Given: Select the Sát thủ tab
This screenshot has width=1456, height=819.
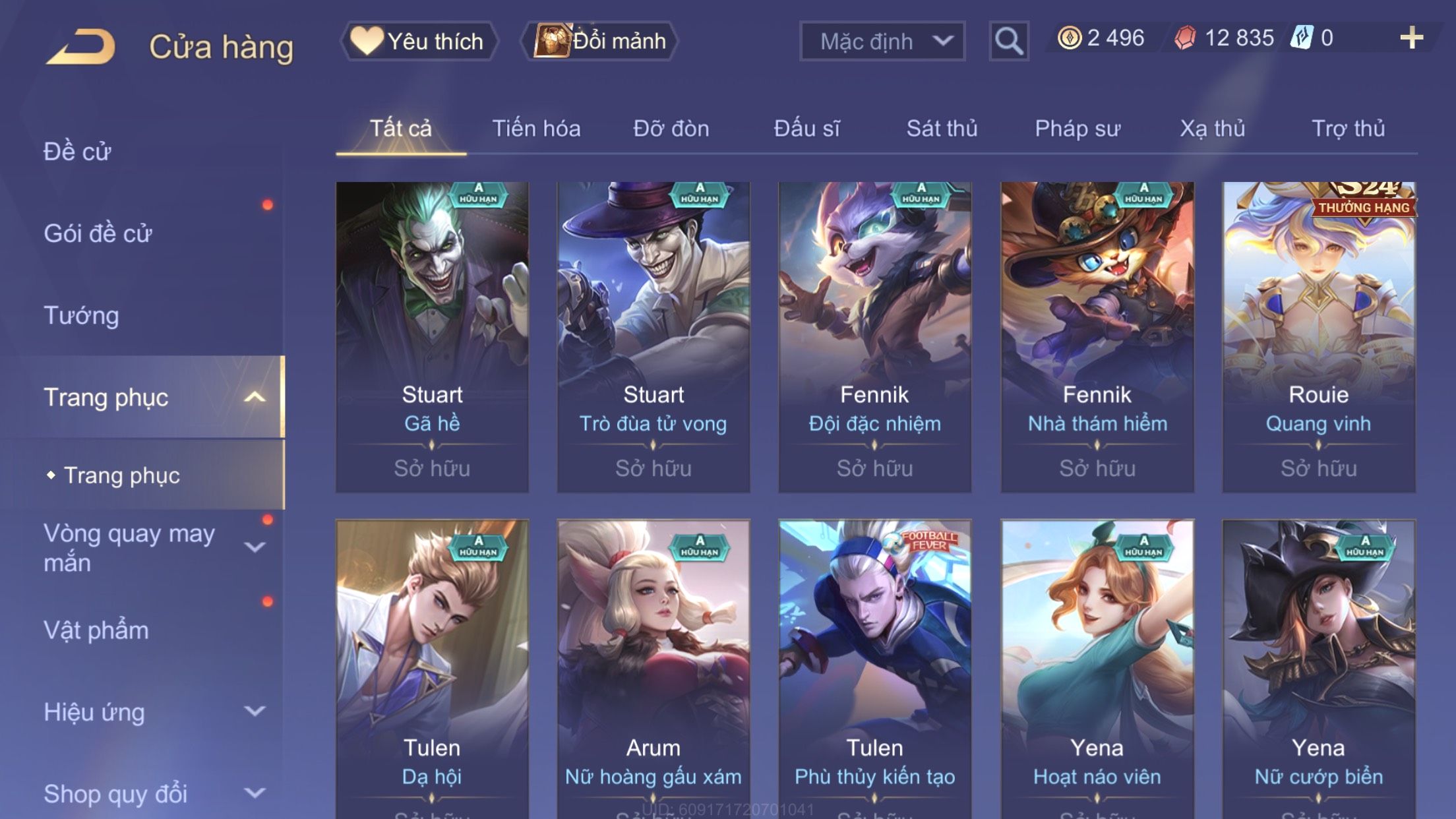Looking at the screenshot, I should (941, 129).
